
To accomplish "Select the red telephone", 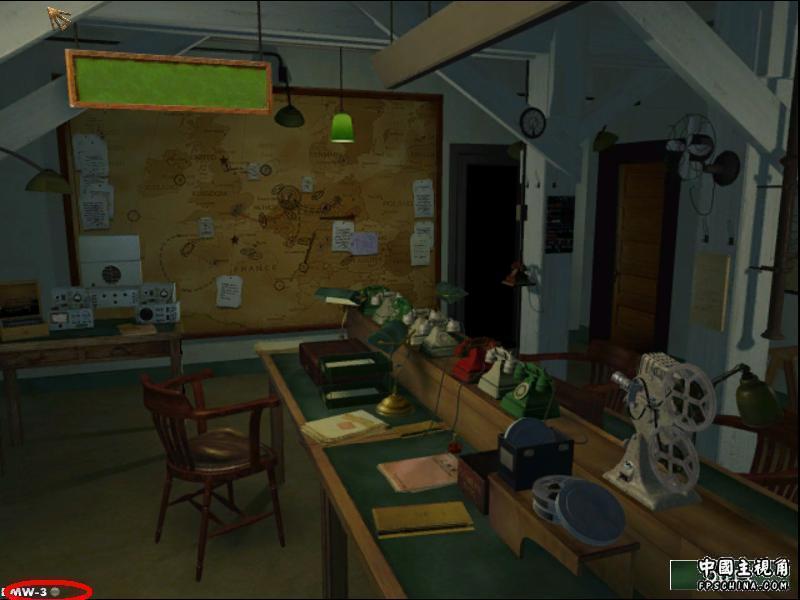I will point(473,358).
